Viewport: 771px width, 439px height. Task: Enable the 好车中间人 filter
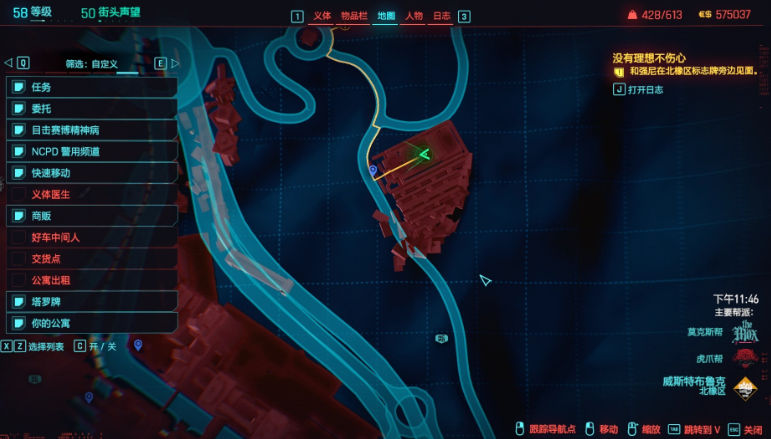point(92,238)
